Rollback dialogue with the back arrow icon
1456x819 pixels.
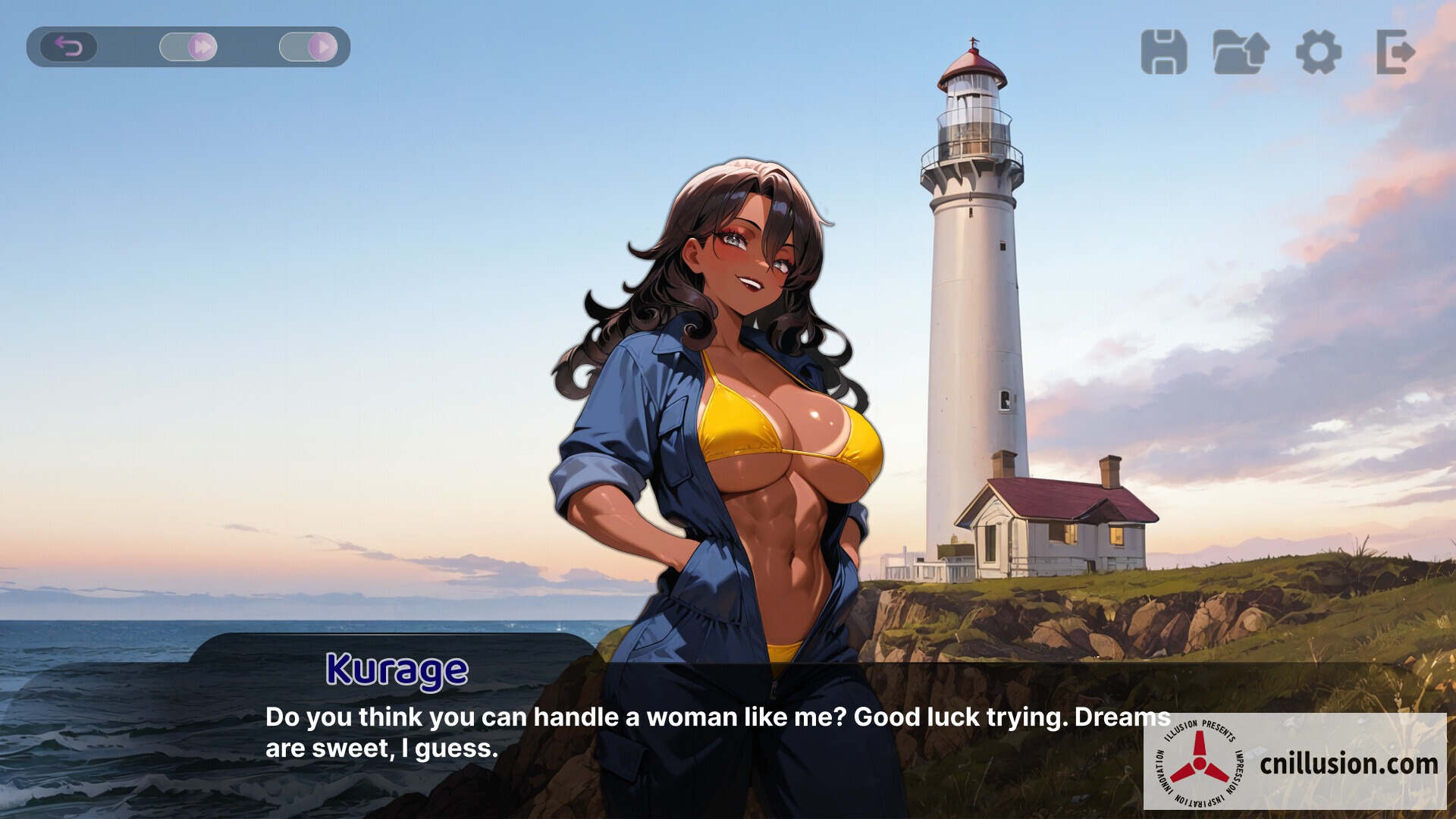point(68,46)
